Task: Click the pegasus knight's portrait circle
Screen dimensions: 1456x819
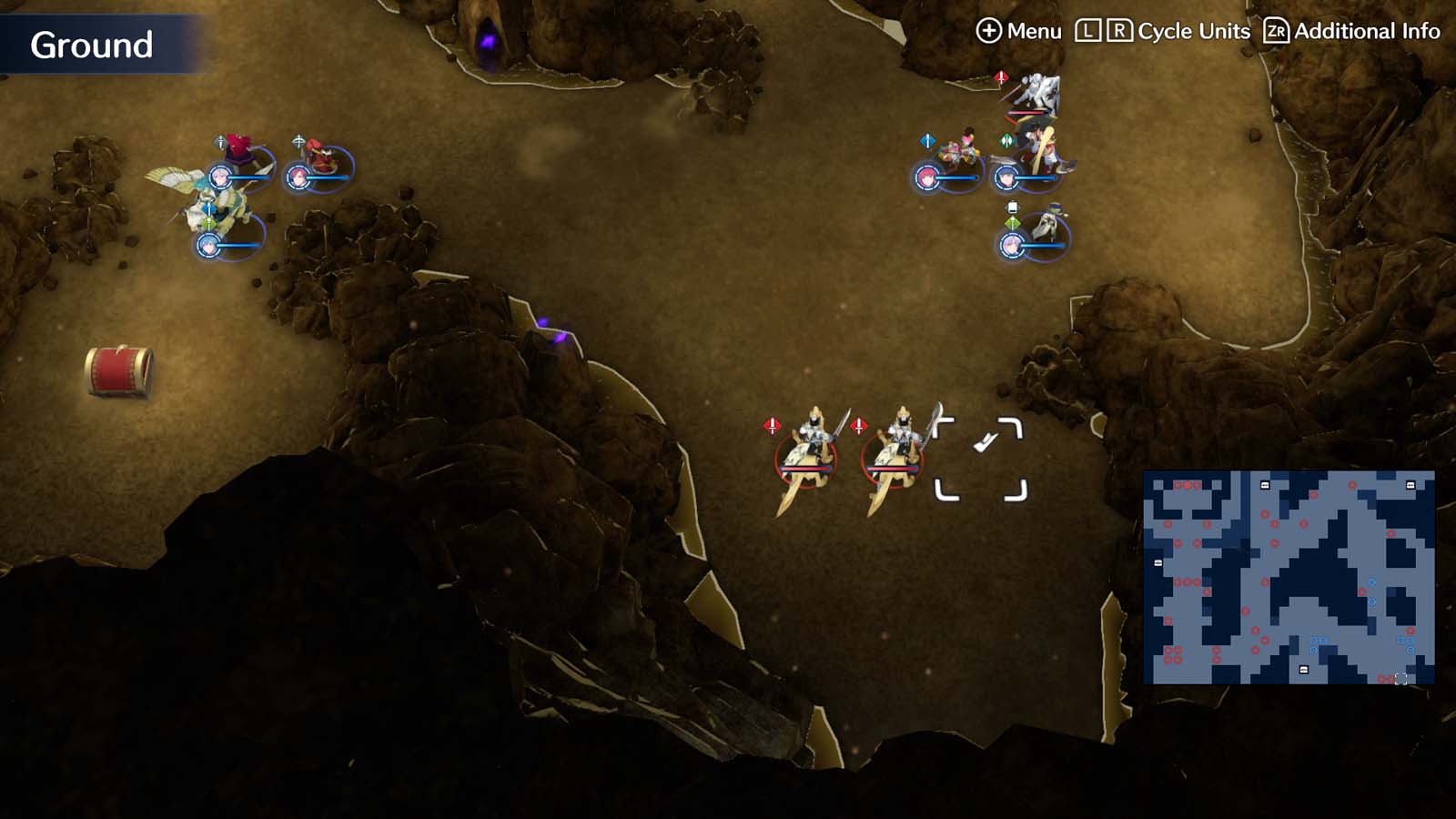Action: [209, 246]
